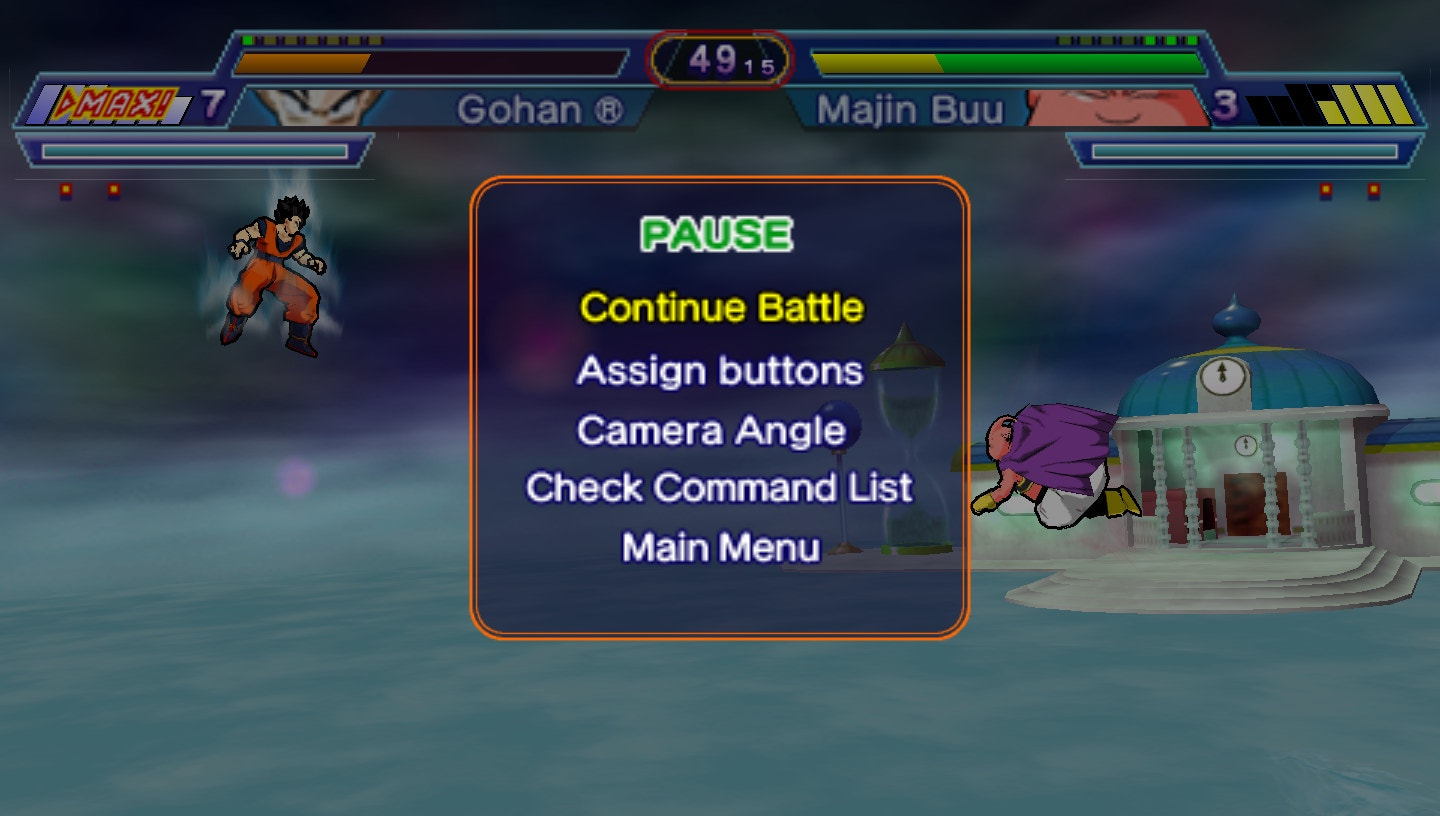This screenshot has width=1440, height=816.
Task: Click Majin Buu's blue stock counter 3
Action: [1228, 104]
